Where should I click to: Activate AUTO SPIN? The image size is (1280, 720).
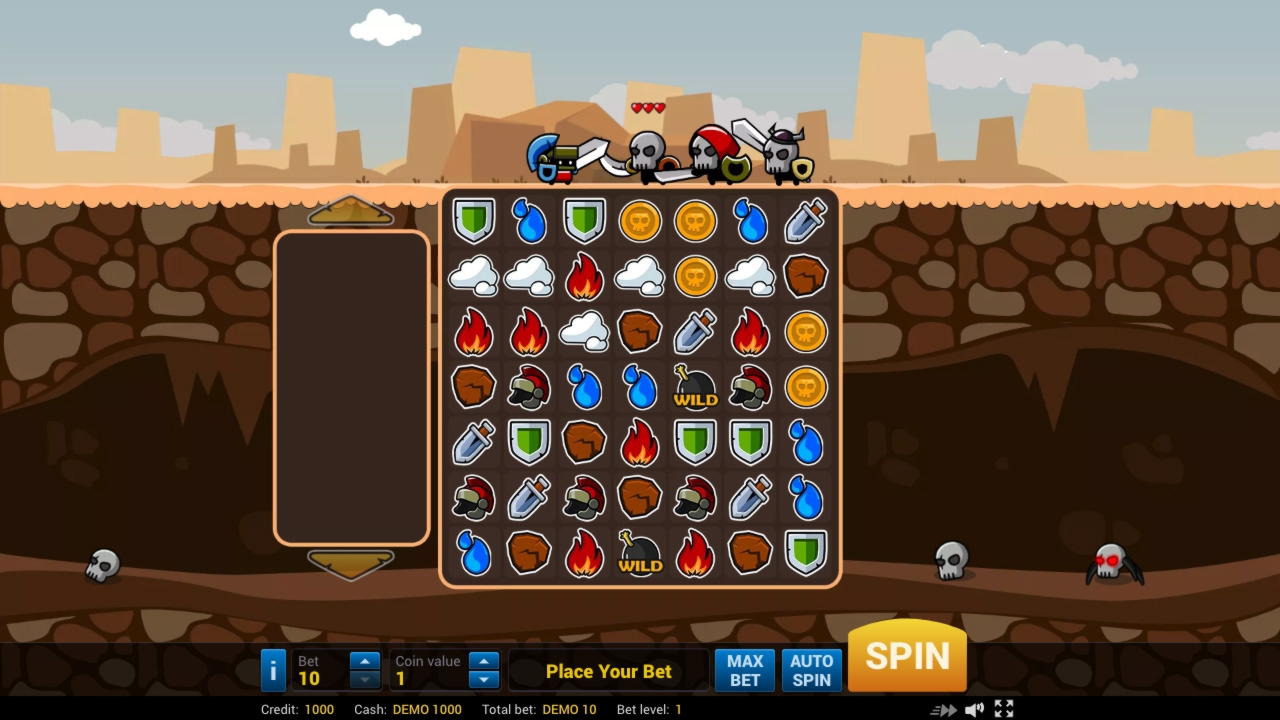click(811, 670)
